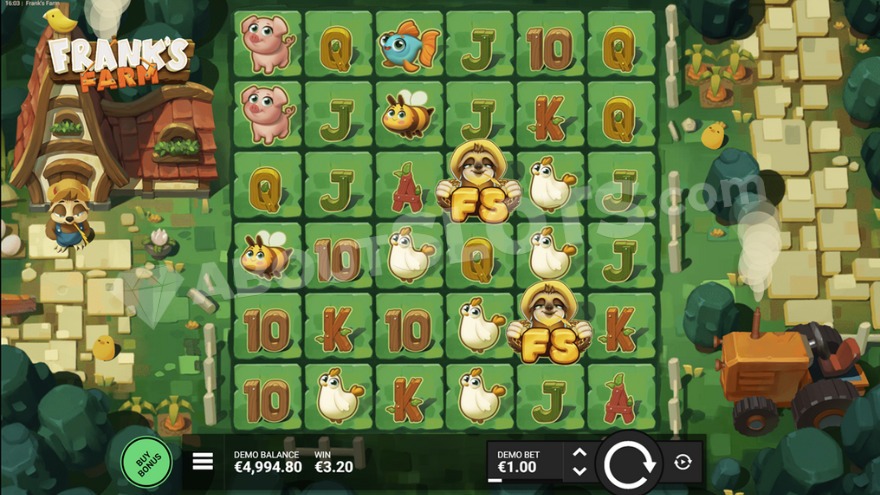Open the autoplay options
The image size is (880, 495).
(x=683, y=462)
